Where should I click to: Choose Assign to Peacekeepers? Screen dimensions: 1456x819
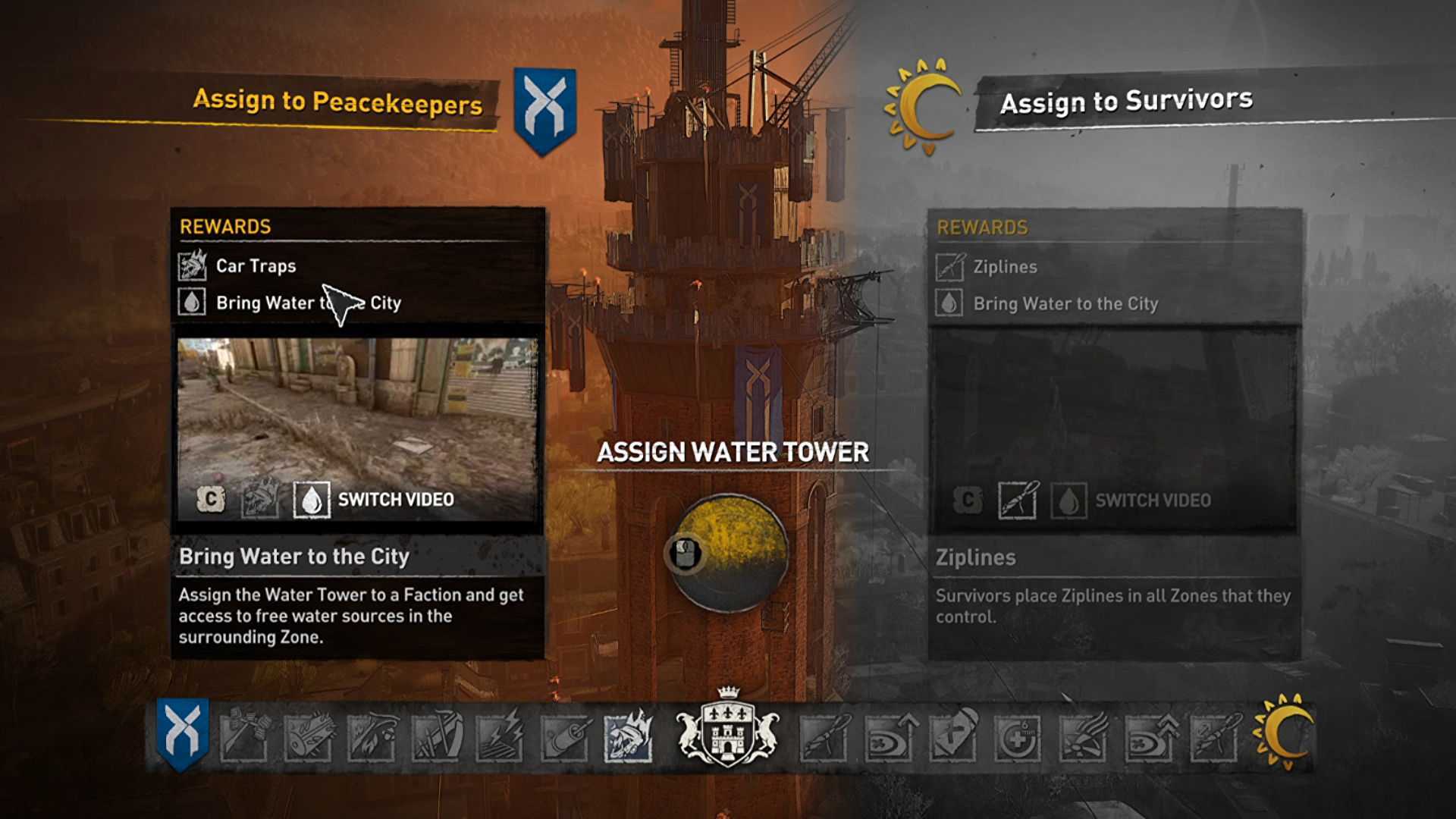pyautogui.click(x=337, y=102)
